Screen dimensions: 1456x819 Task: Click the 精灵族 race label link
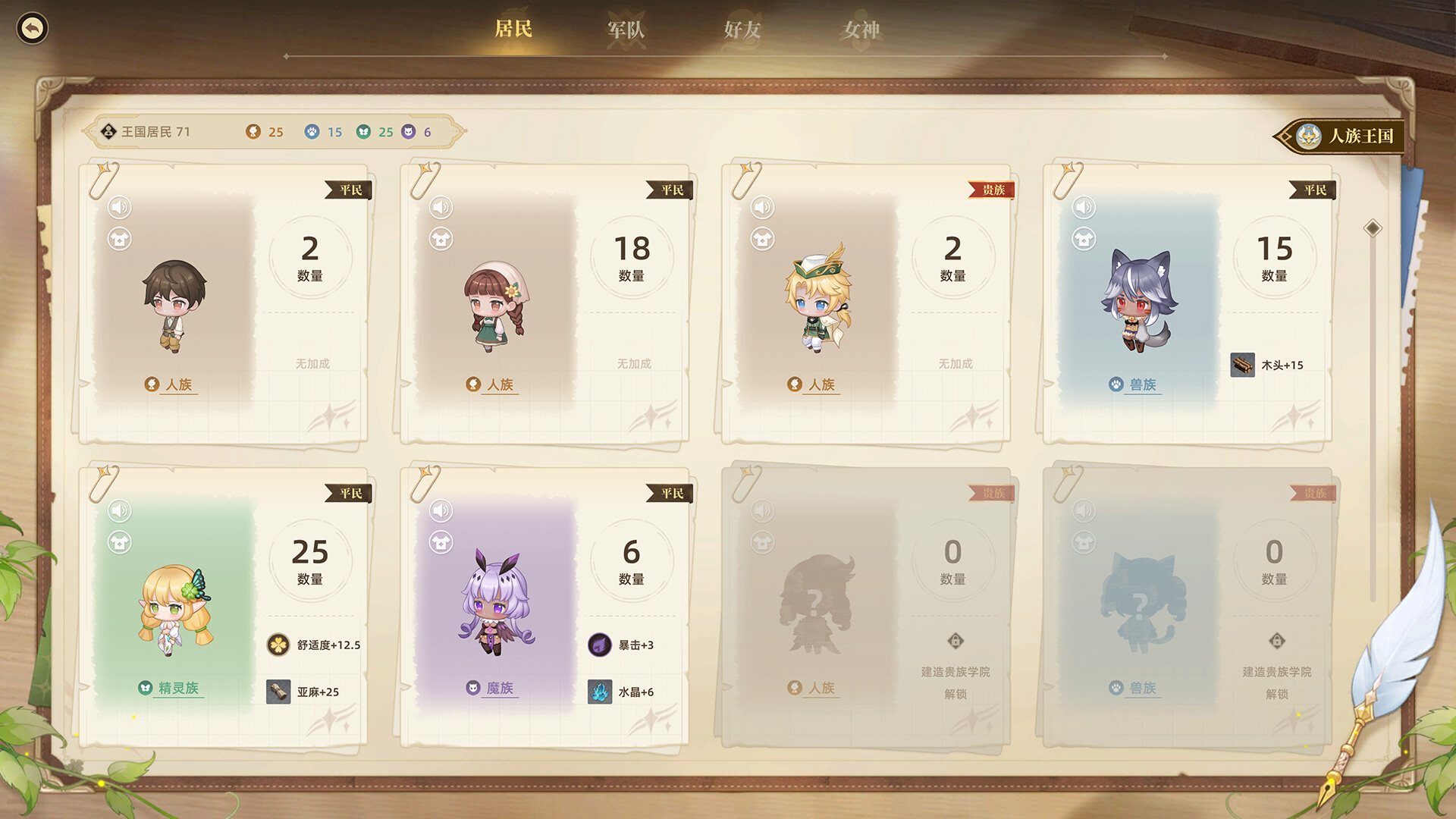178,689
